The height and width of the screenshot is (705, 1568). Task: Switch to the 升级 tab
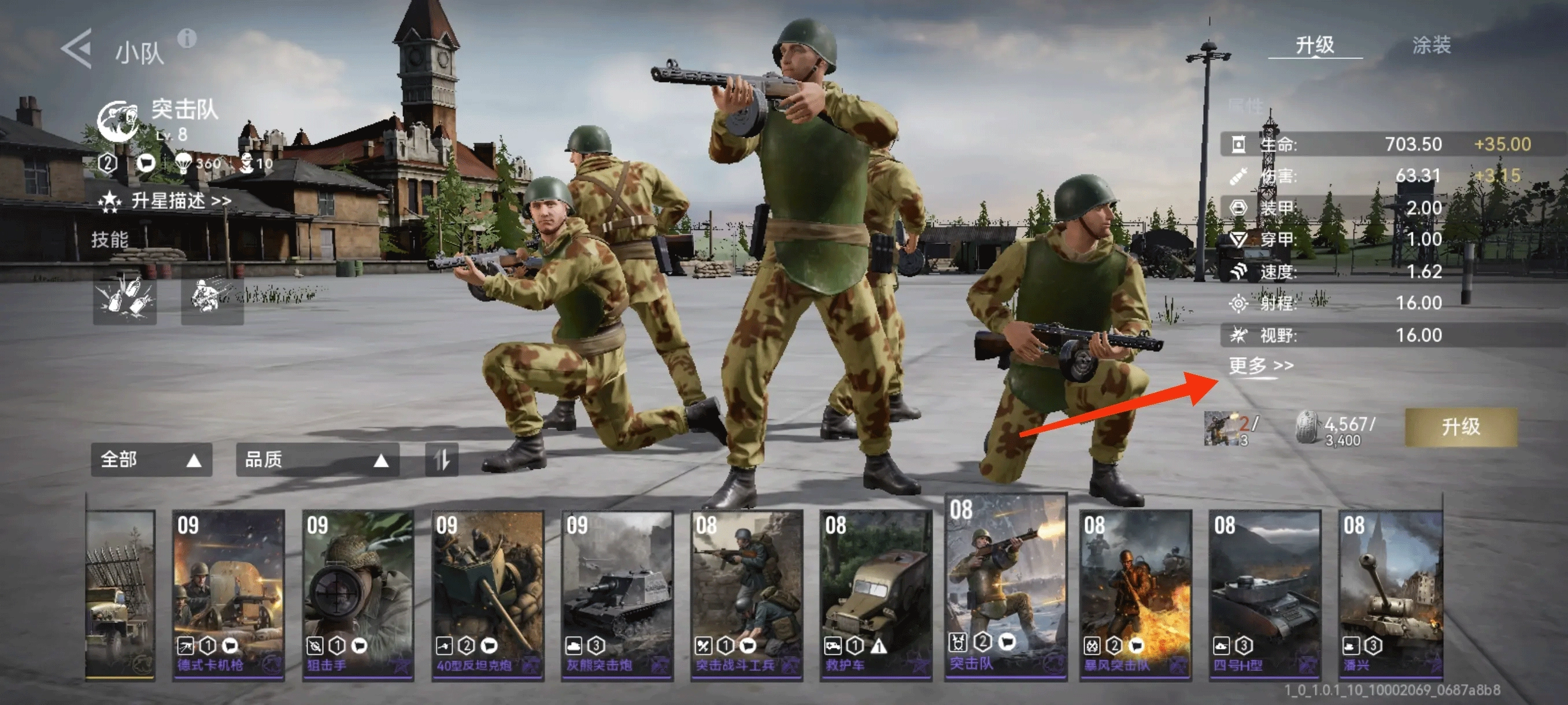[1315, 45]
